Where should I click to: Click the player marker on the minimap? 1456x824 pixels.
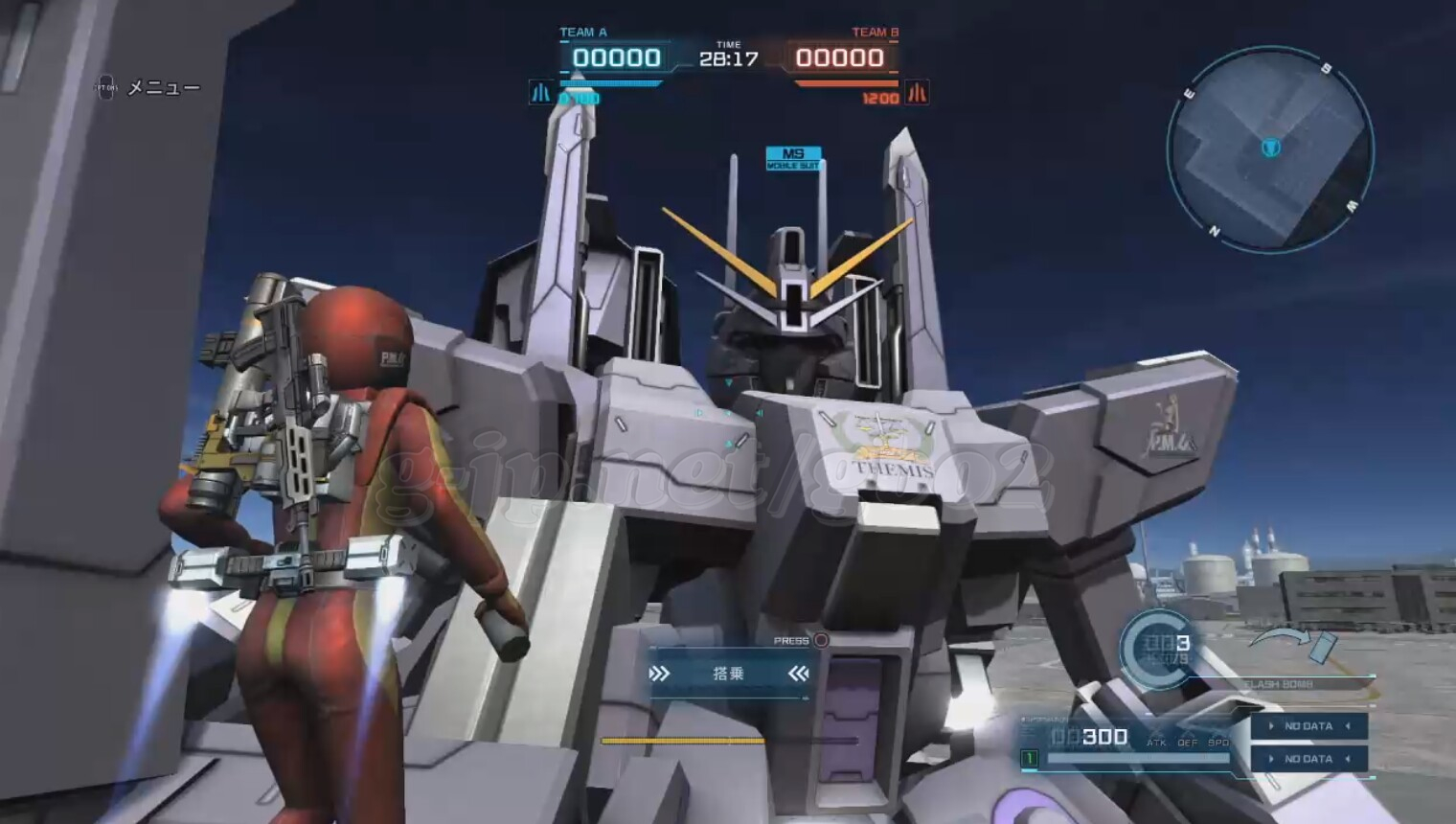pos(1270,148)
